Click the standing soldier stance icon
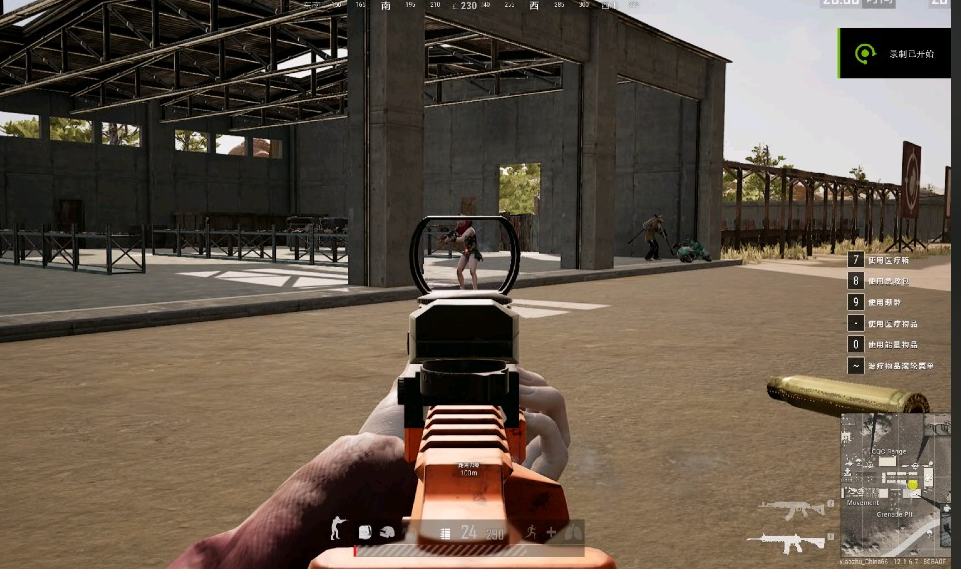The width and height of the screenshot is (961, 569). [x=336, y=530]
